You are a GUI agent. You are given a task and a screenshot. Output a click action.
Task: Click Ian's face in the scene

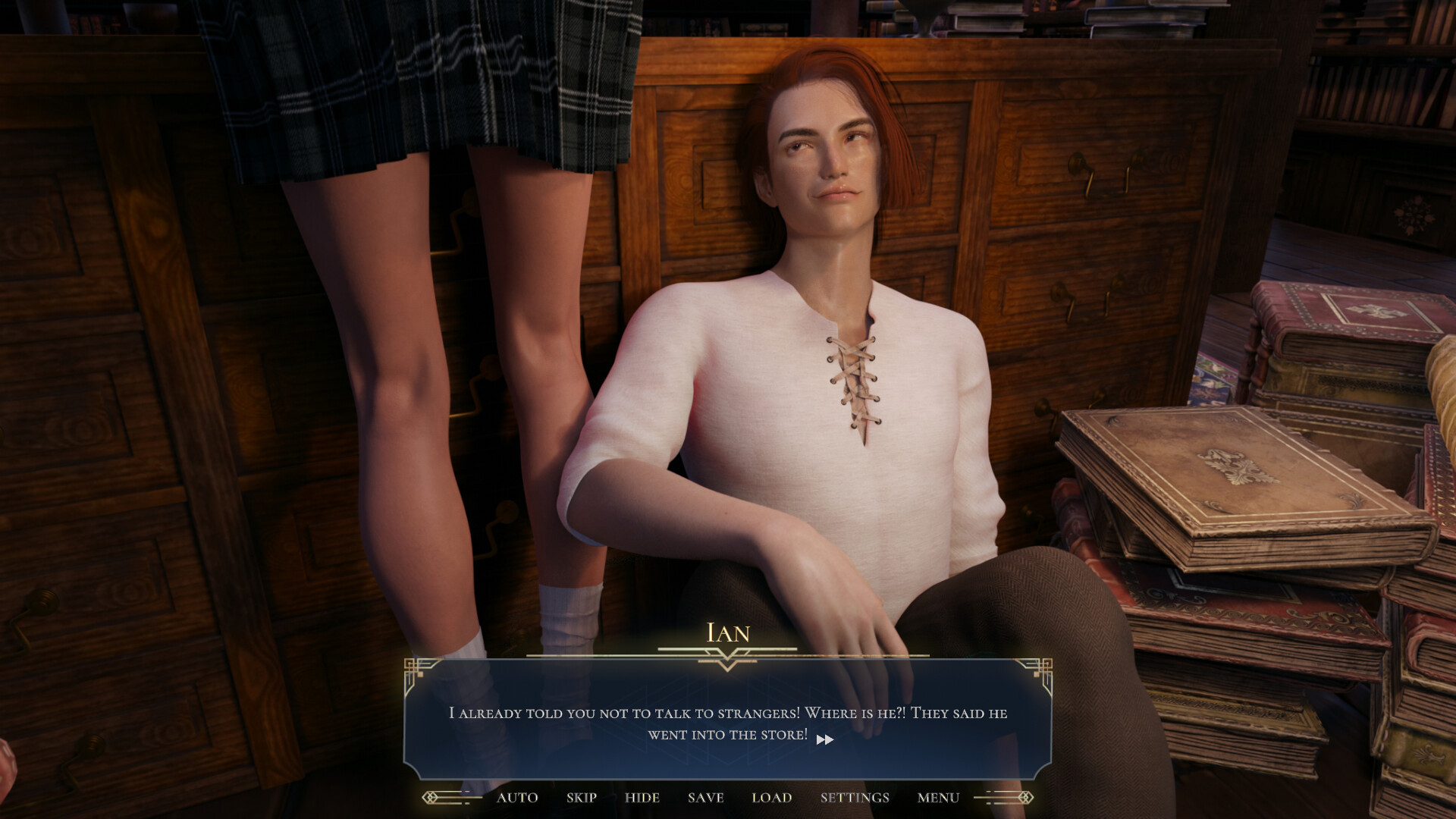(827, 159)
